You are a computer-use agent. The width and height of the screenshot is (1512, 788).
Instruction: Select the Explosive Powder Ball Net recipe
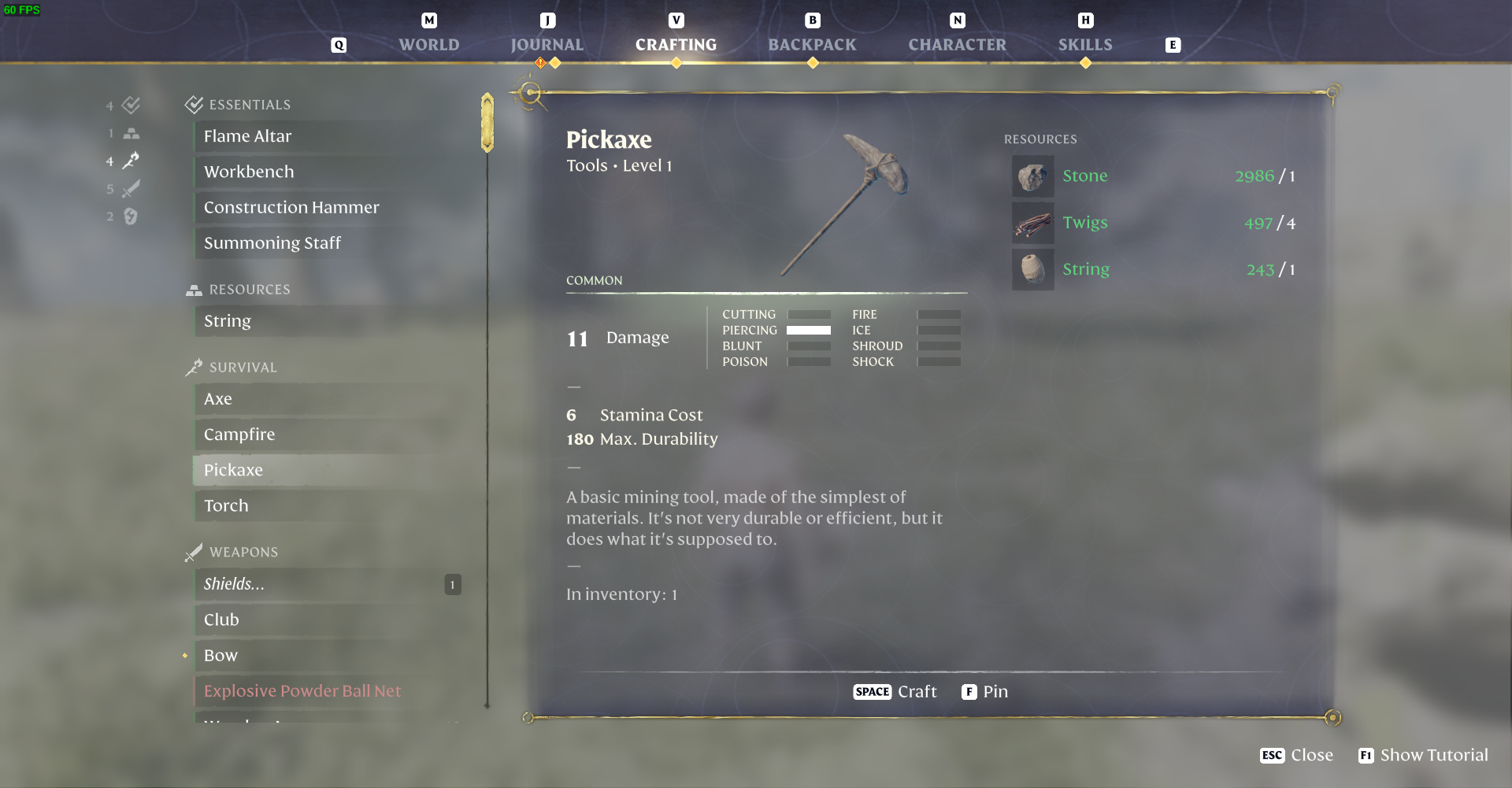pos(302,690)
